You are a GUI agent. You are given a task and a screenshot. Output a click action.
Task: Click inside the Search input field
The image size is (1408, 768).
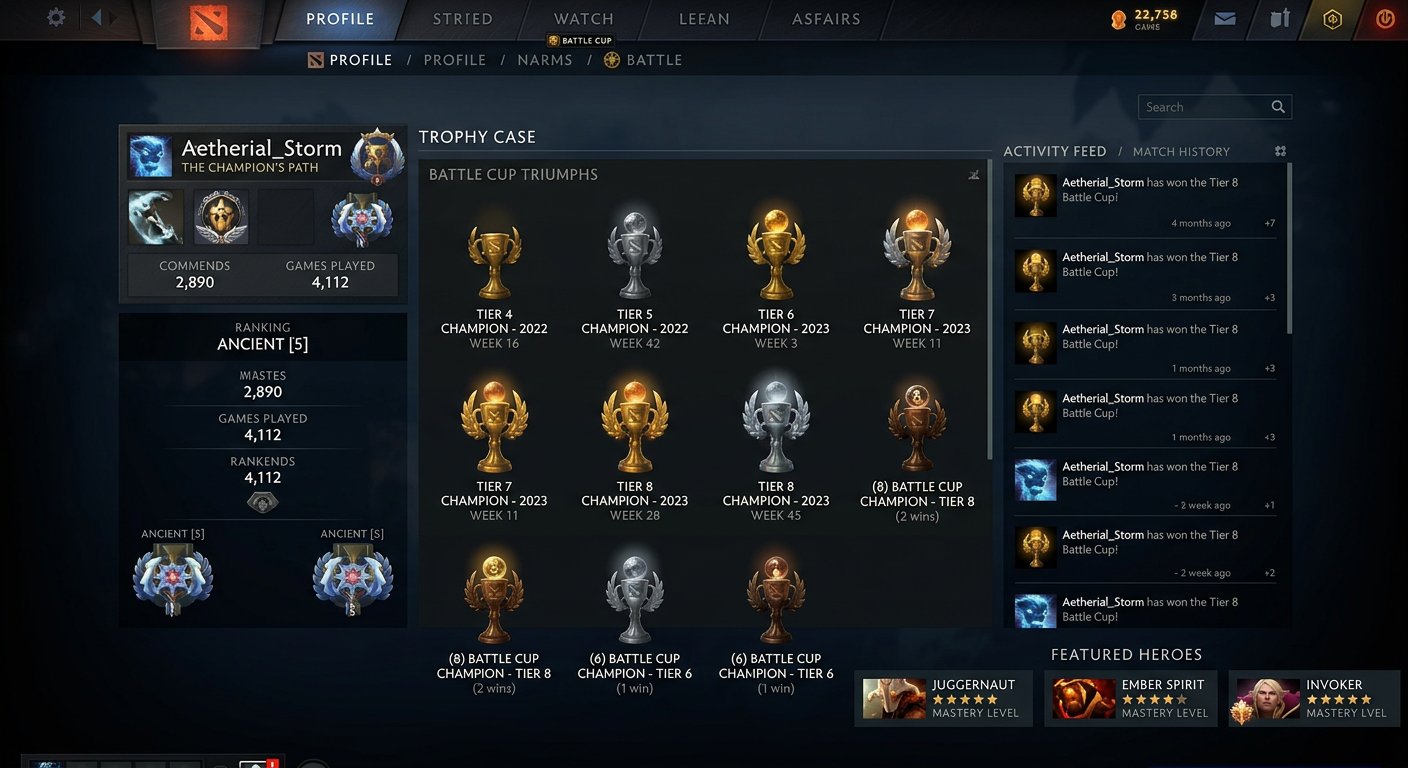1200,107
